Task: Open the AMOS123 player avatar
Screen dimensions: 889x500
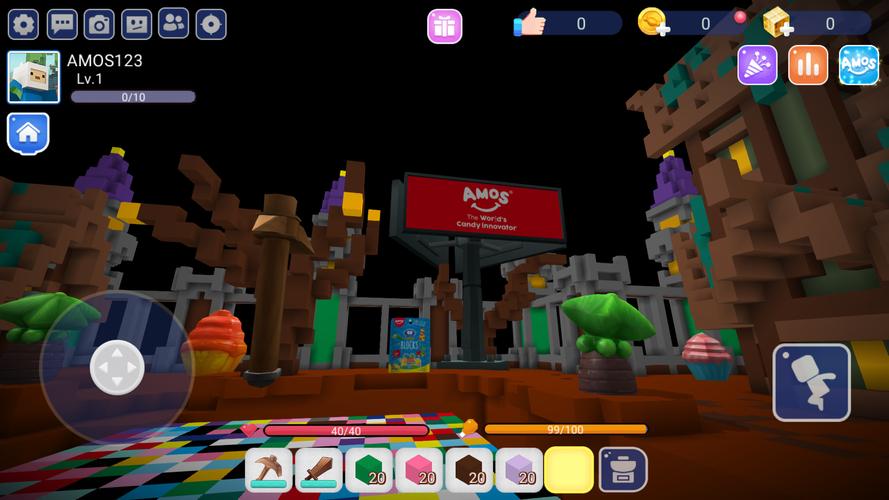Action: [x=33, y=77]
